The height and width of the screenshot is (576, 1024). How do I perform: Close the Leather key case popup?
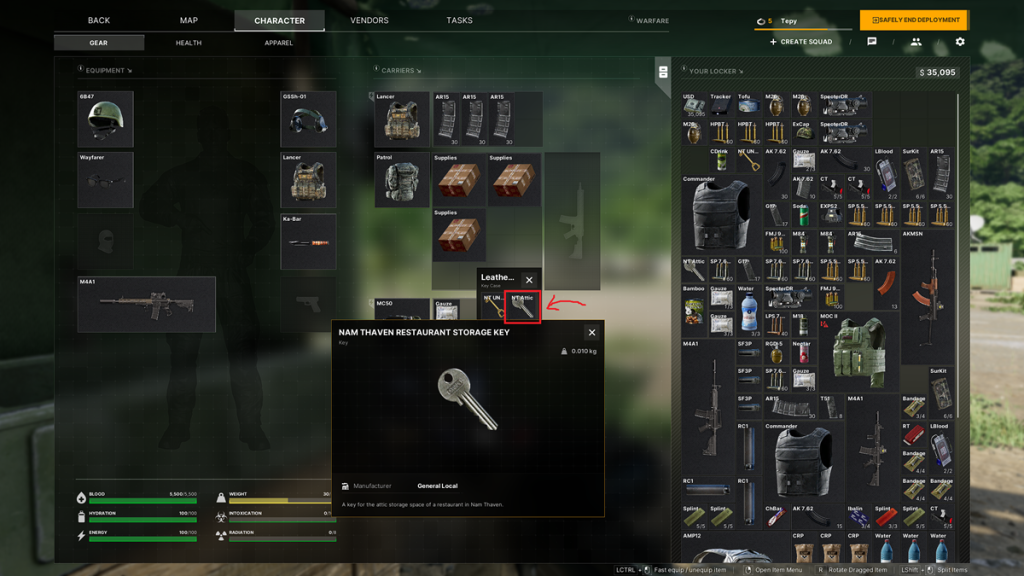[530, 280]
